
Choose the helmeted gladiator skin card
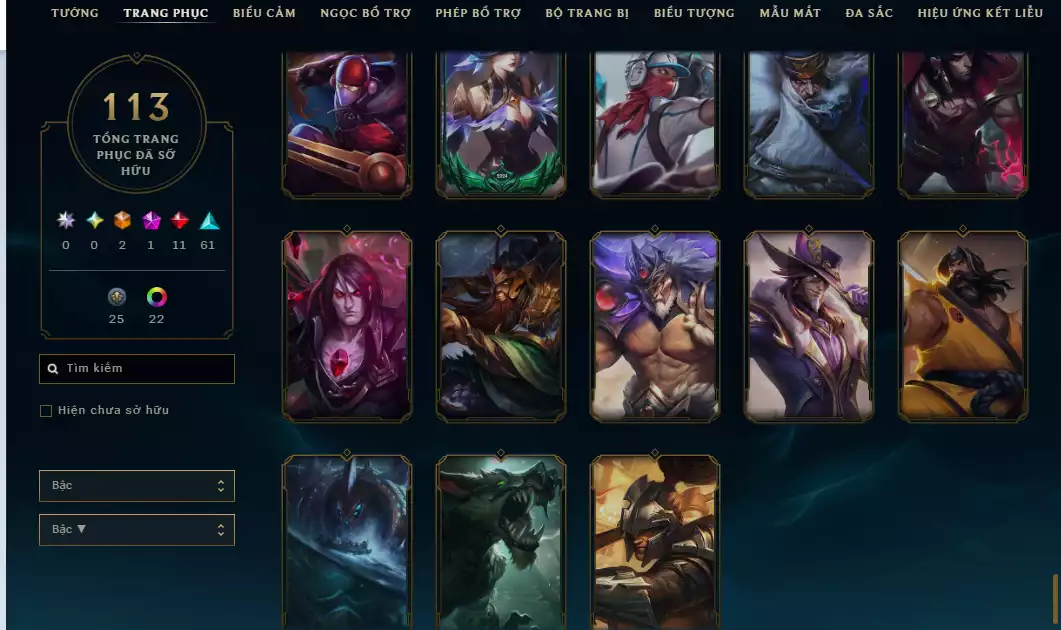(655, 542)
